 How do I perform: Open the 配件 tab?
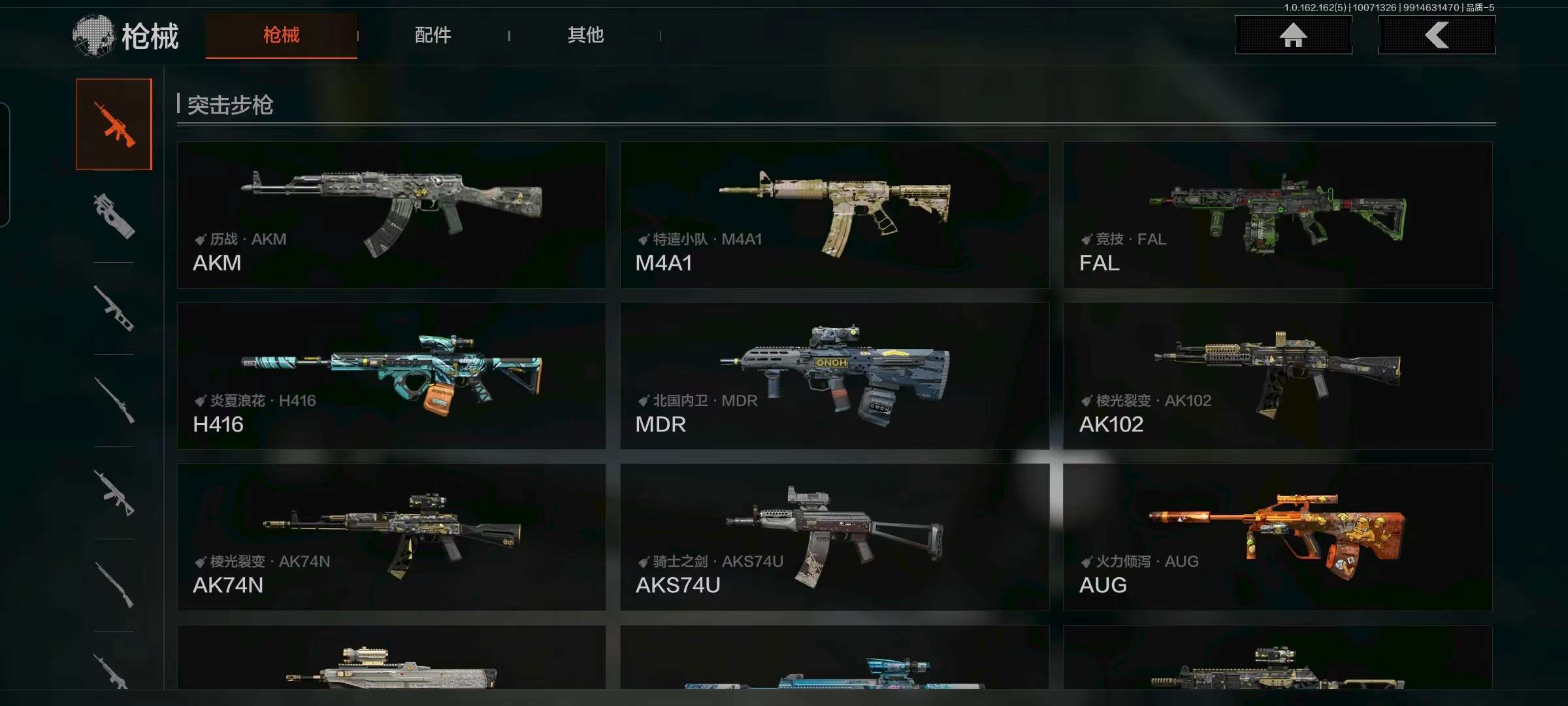point(433,35)
